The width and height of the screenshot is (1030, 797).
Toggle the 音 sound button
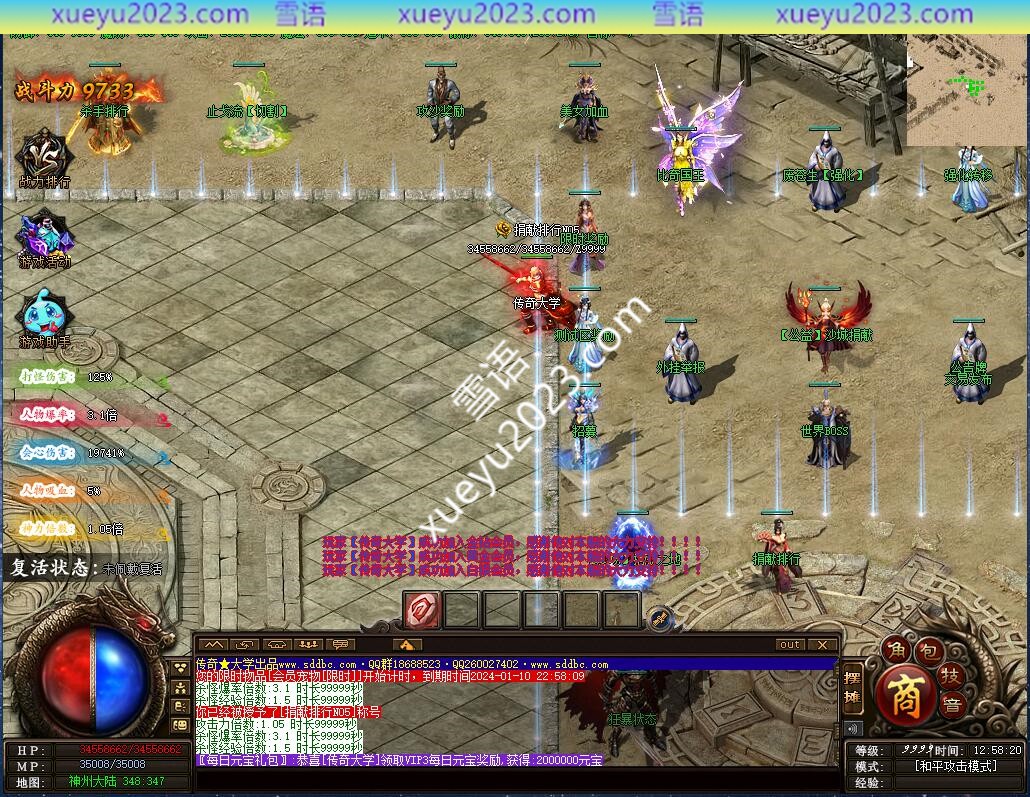952,703
